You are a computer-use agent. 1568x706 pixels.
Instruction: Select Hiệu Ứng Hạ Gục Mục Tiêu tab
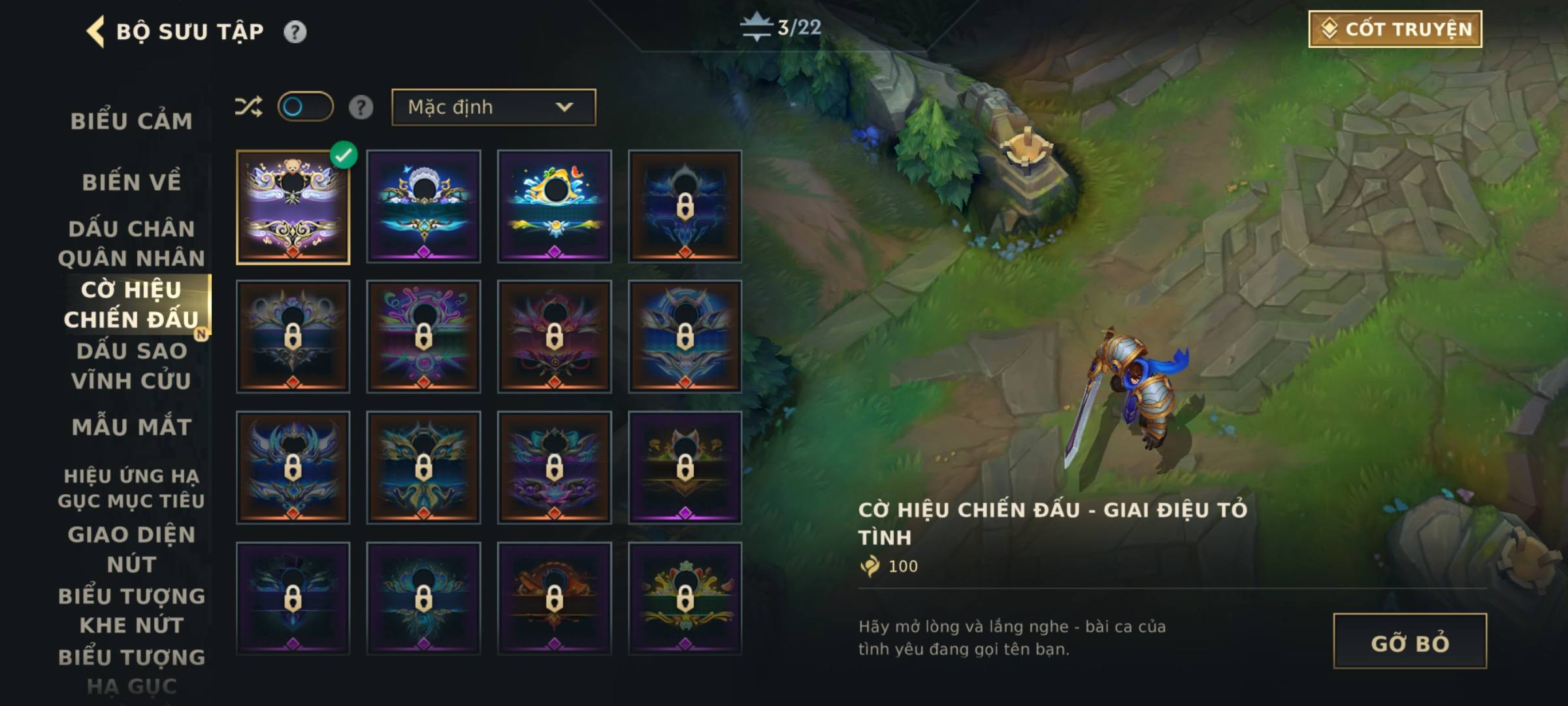pos(131,488)
